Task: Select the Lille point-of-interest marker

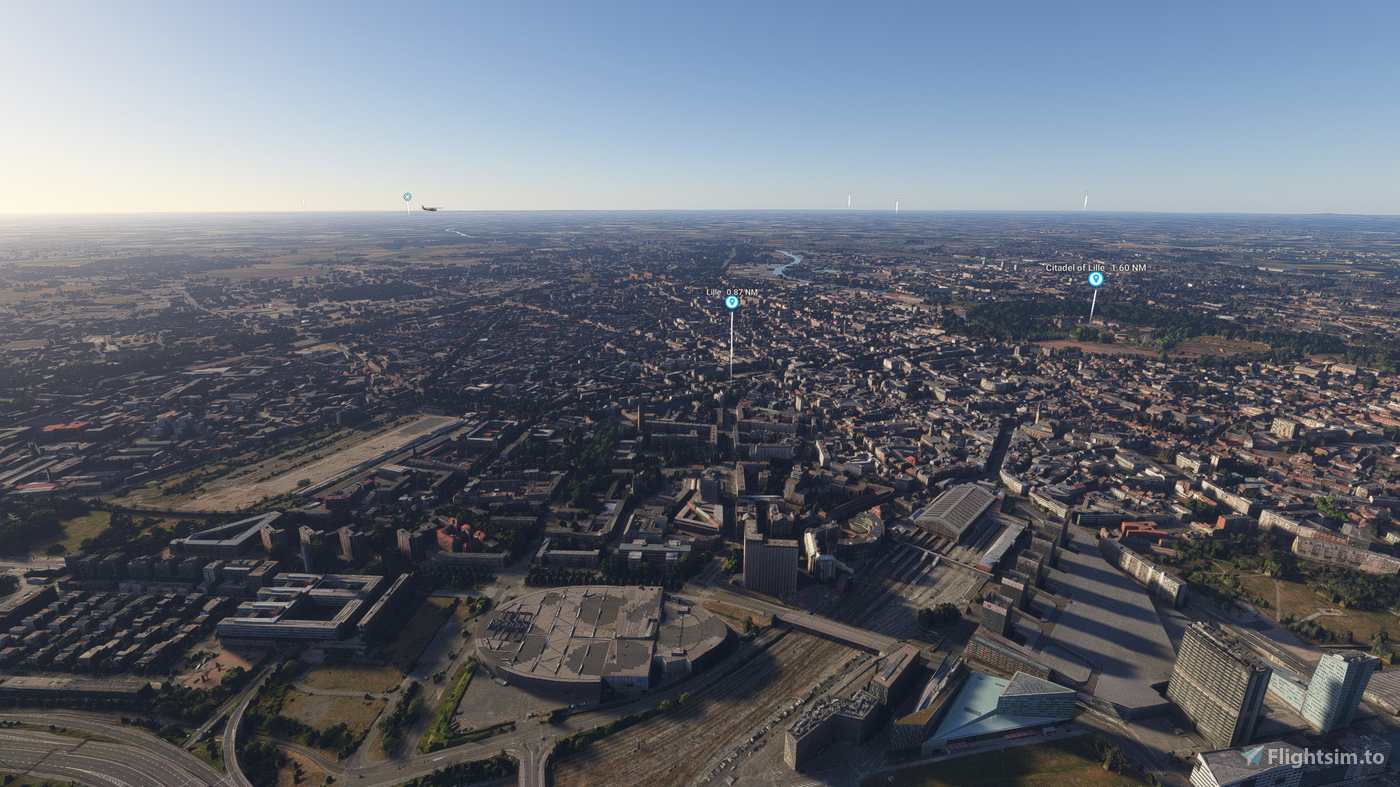Action: tap(731, 302)
